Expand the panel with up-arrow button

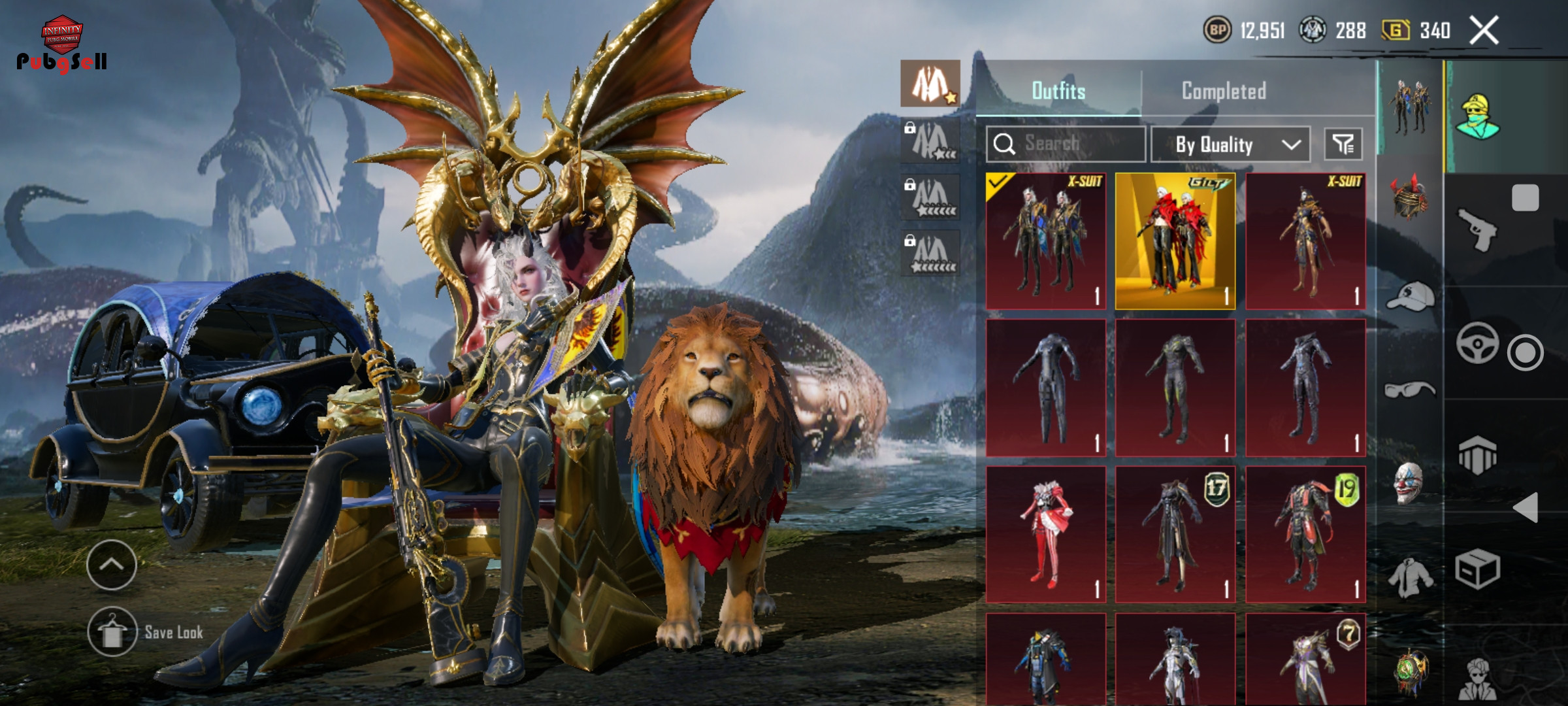(x=111, y=565)
